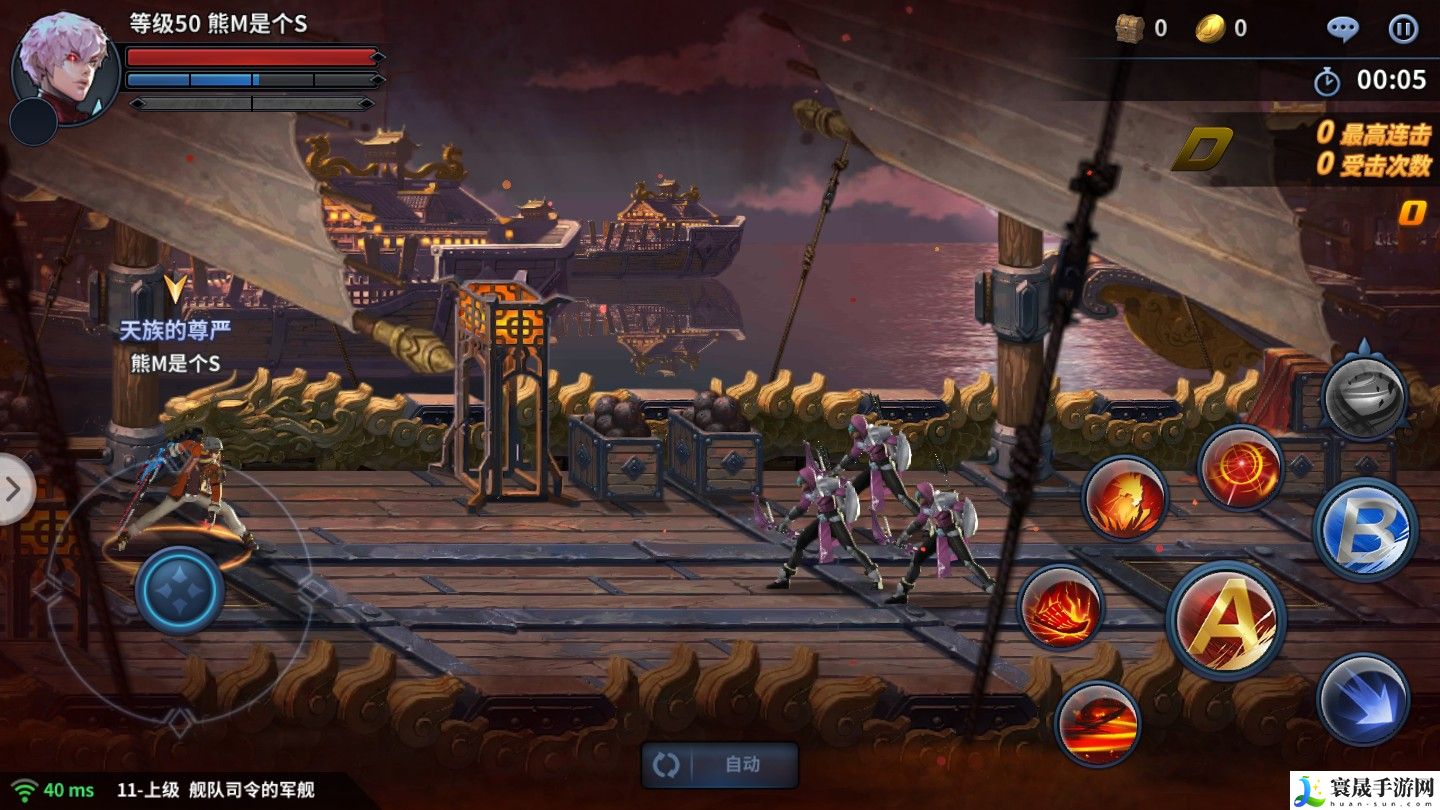This screenshot has height=810, width=1440.
Task: Pause the game with the pause button
Action: click(x=1402, y=29)
